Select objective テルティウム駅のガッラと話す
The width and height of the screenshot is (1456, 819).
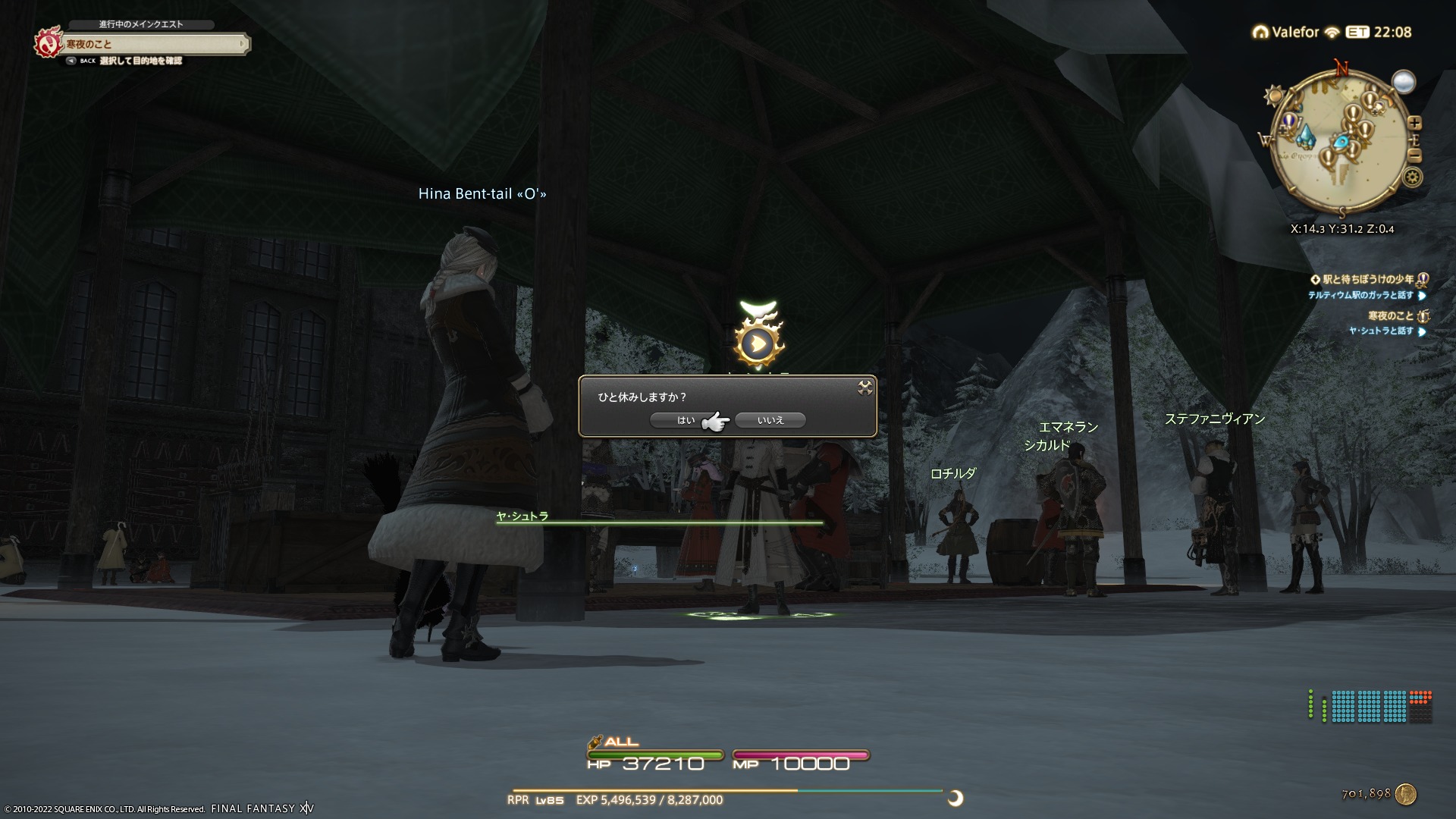[1360, 295]
